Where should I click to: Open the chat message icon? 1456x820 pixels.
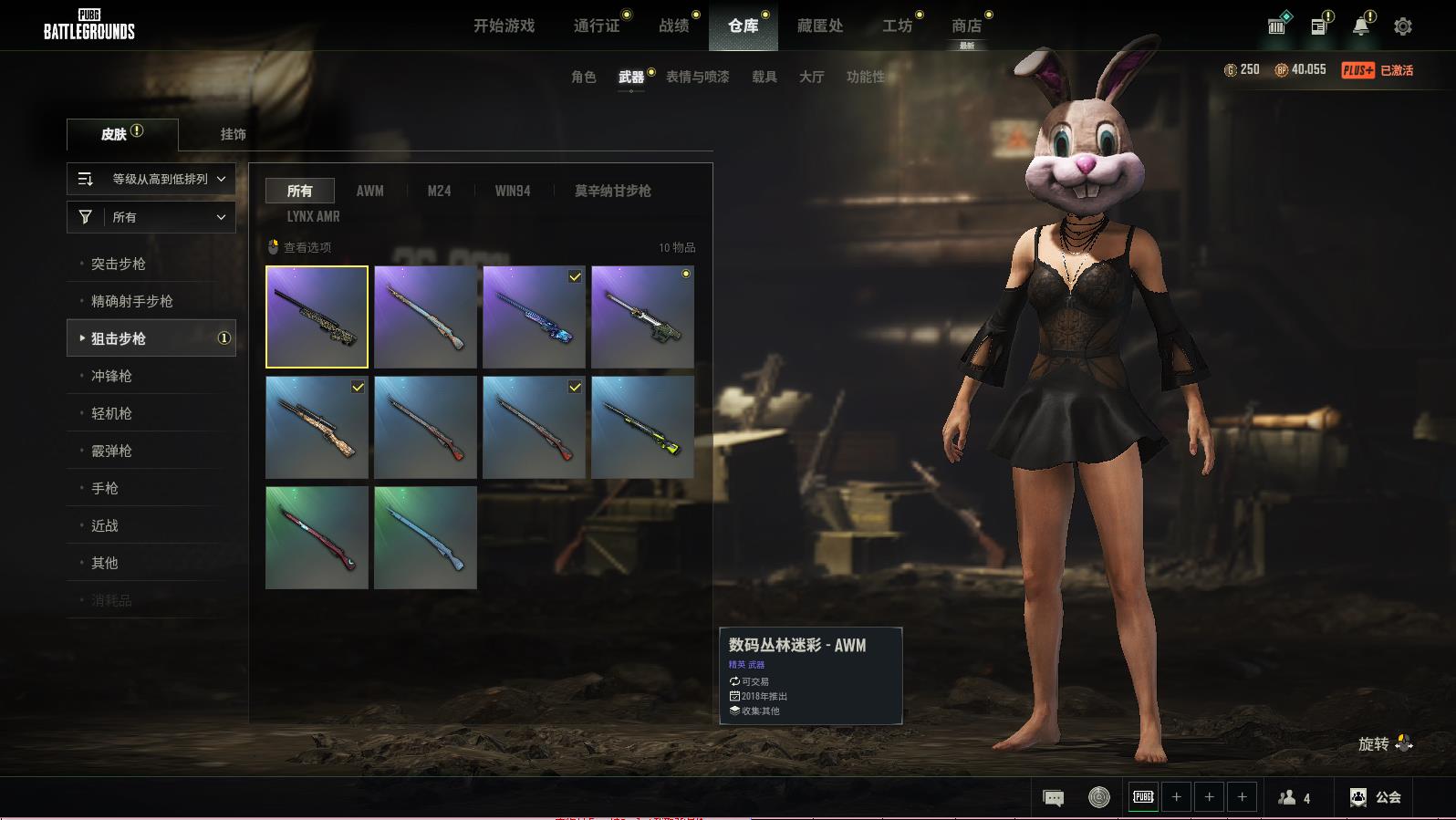(1053, 798)
